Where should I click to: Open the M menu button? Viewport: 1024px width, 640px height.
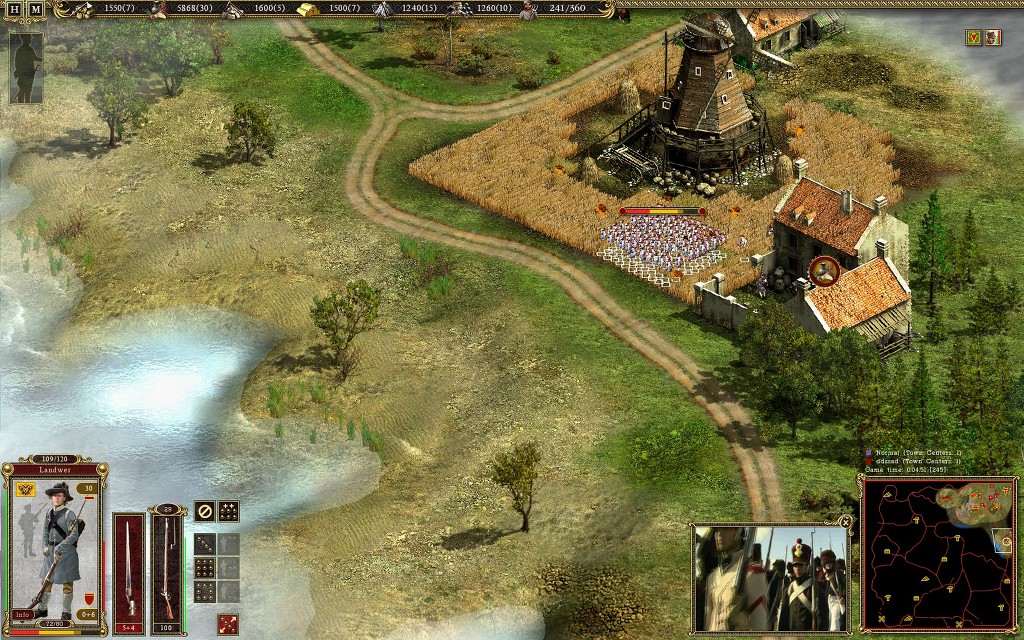36,9
